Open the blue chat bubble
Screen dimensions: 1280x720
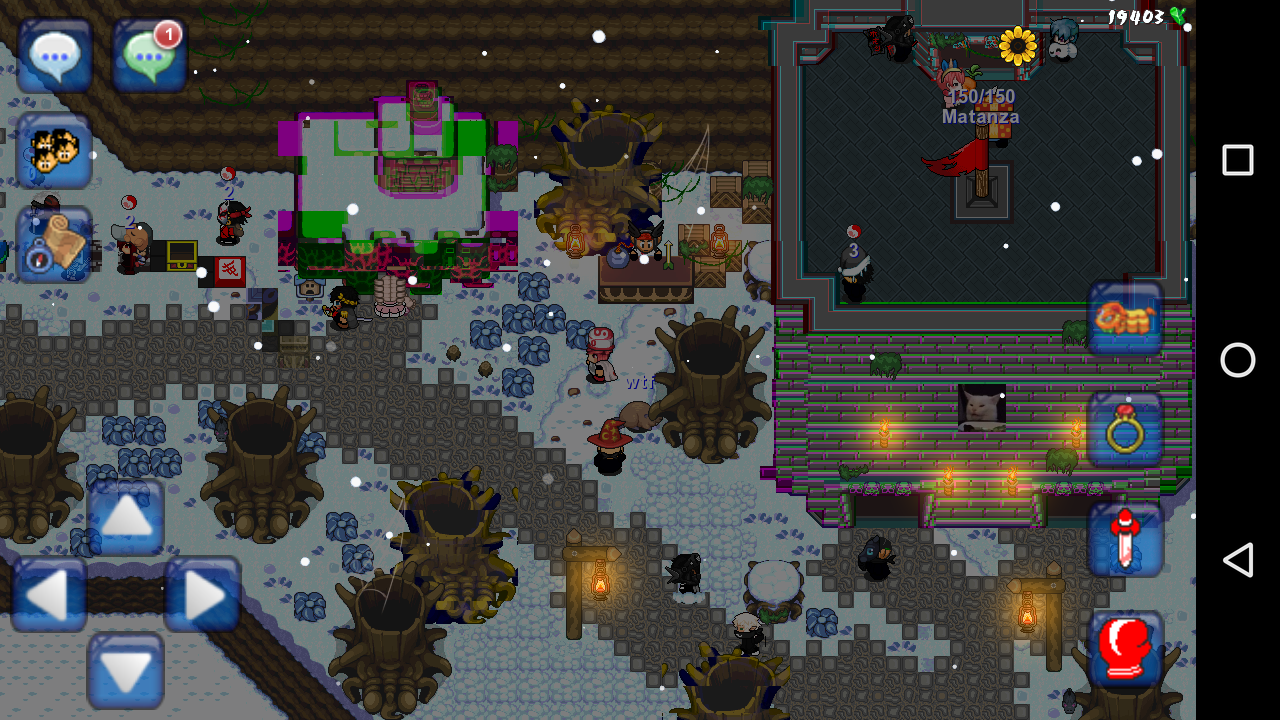[x=55, y=55]
